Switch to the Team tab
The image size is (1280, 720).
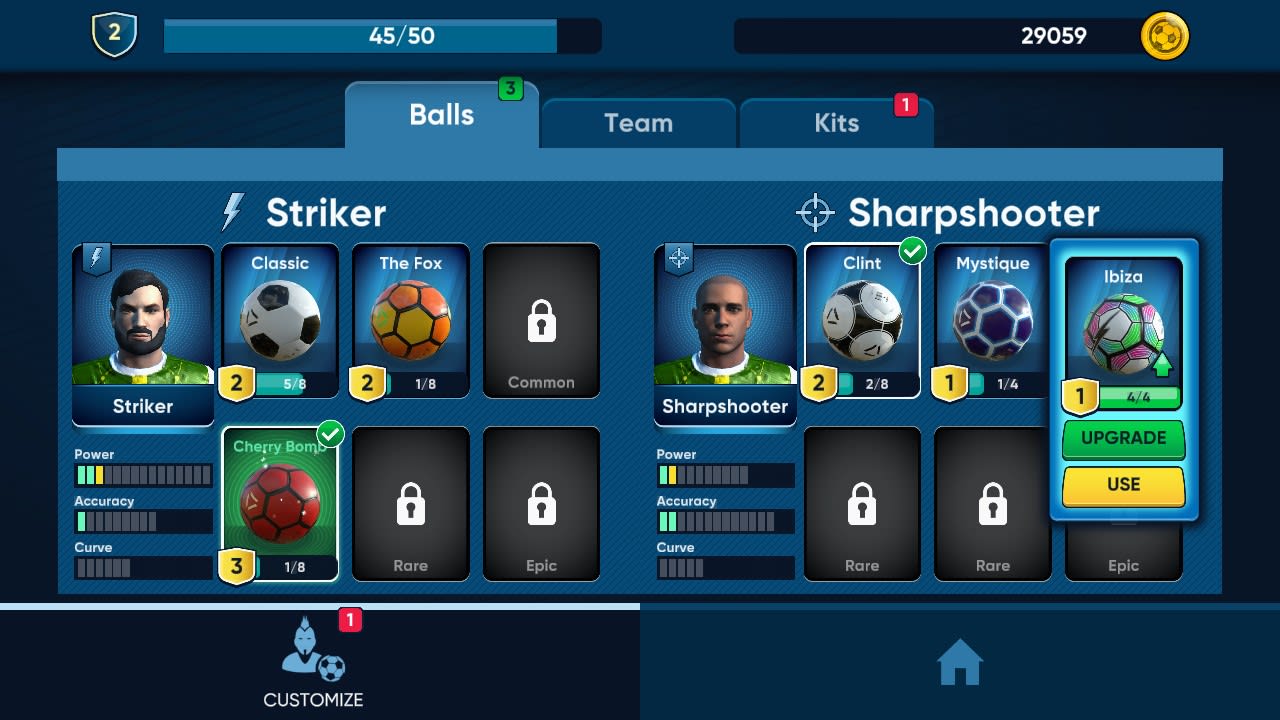638,123
